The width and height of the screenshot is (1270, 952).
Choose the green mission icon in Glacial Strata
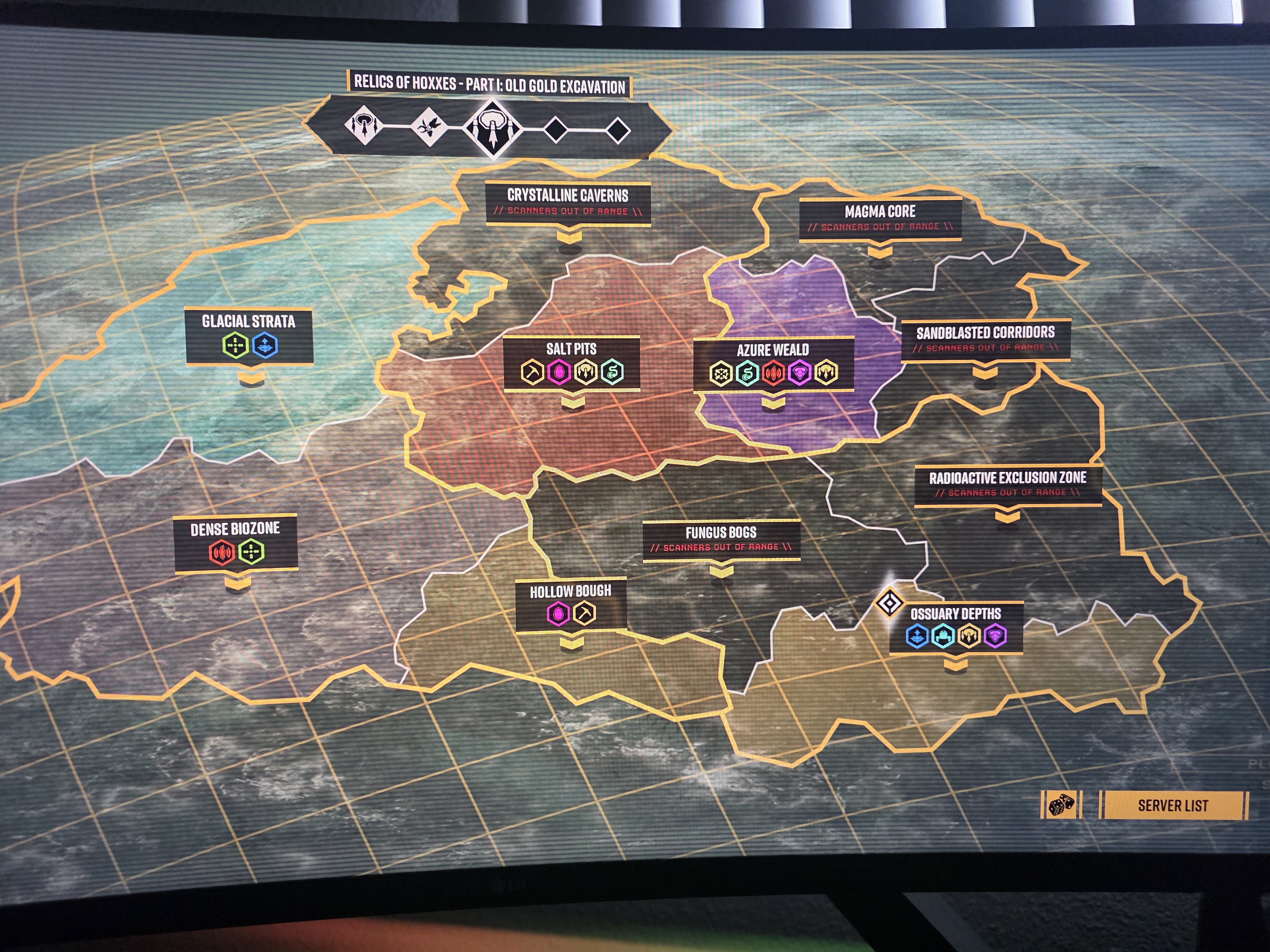click(235, 346)
